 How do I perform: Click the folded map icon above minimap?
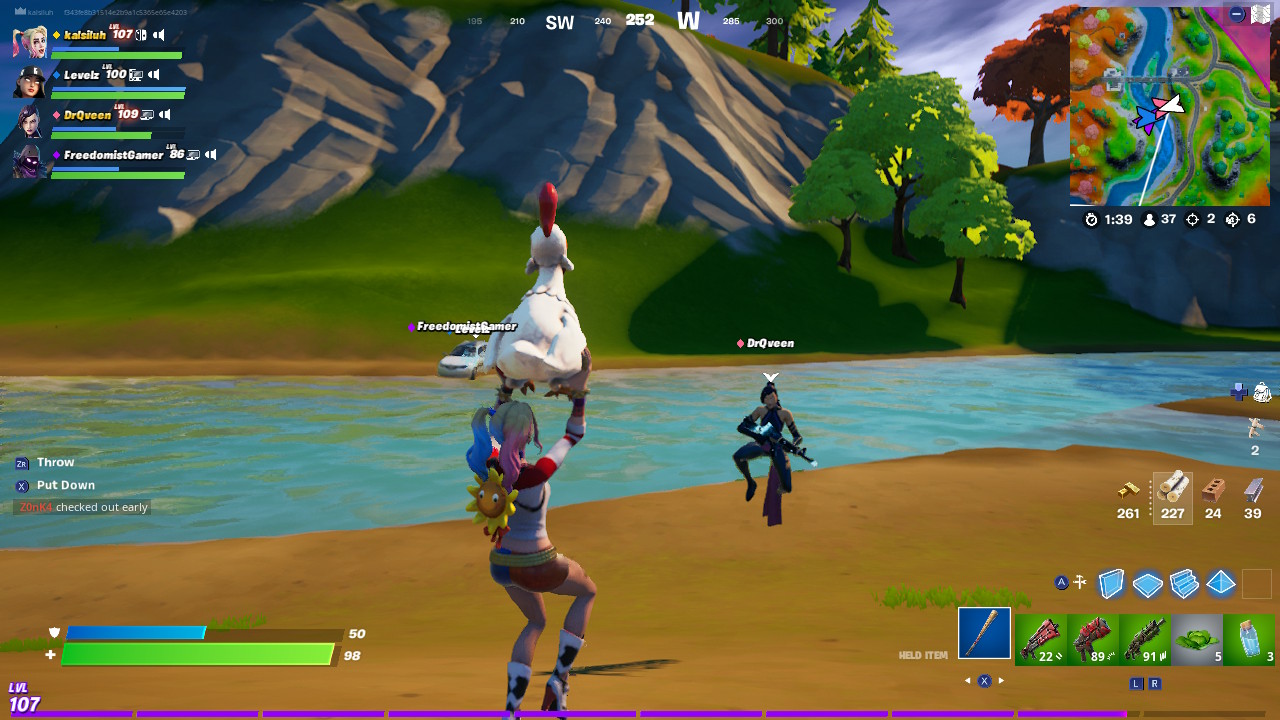(1260, 14)
